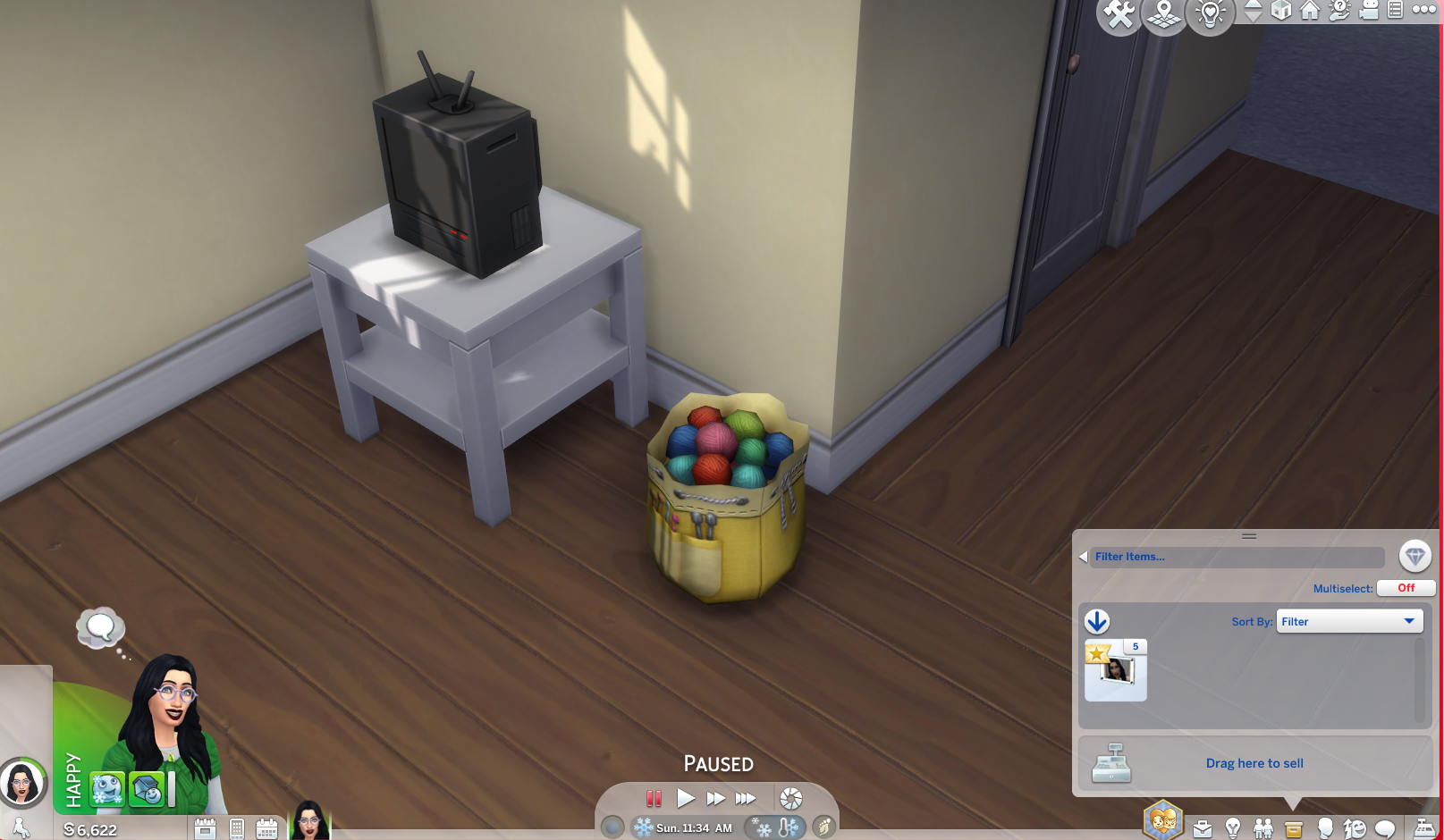Select the video capture camera icon
This screenshot has width=1444, height=840.
point(1368,12)
